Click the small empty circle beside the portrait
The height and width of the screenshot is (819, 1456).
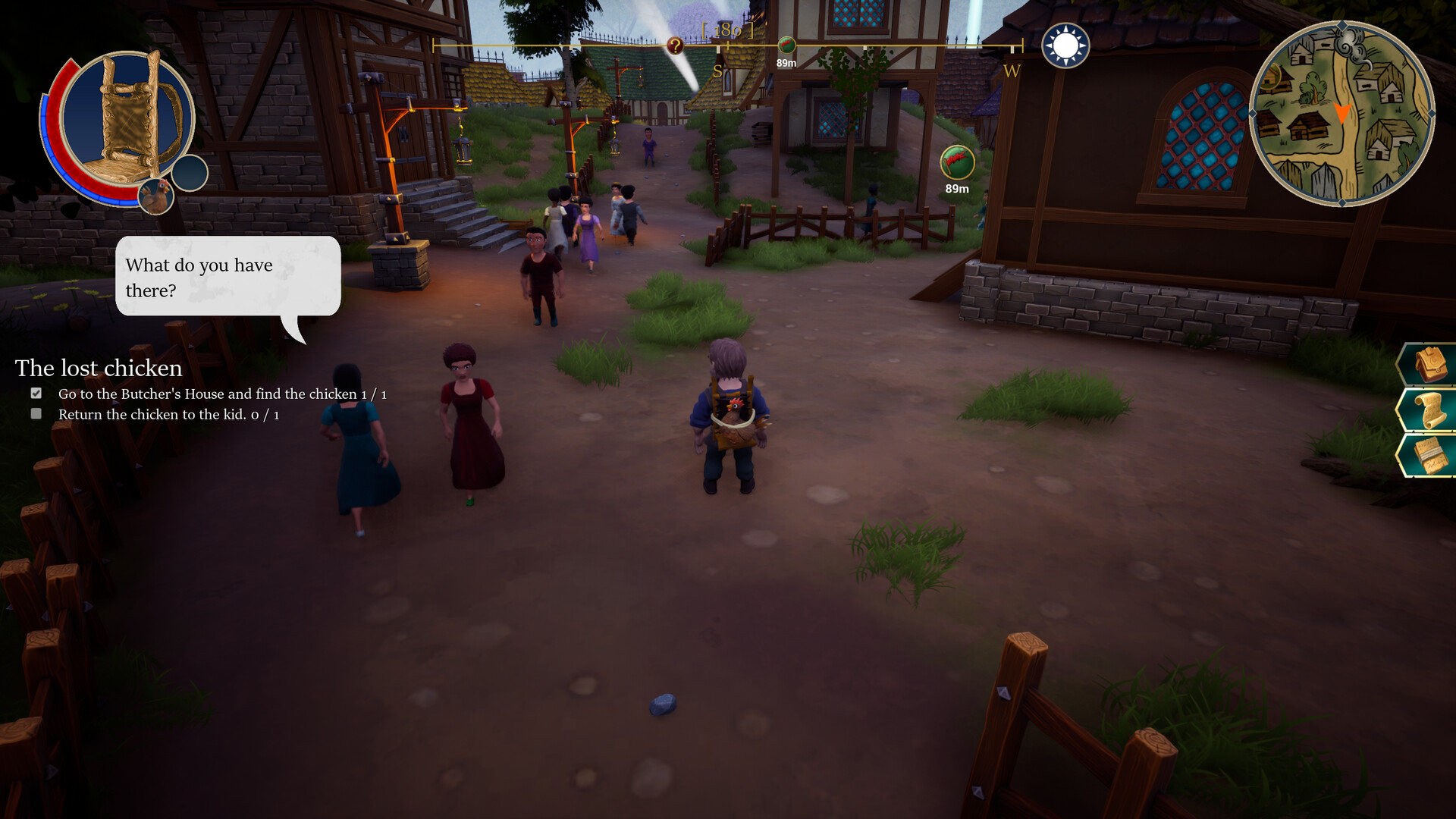coord(187,174)
